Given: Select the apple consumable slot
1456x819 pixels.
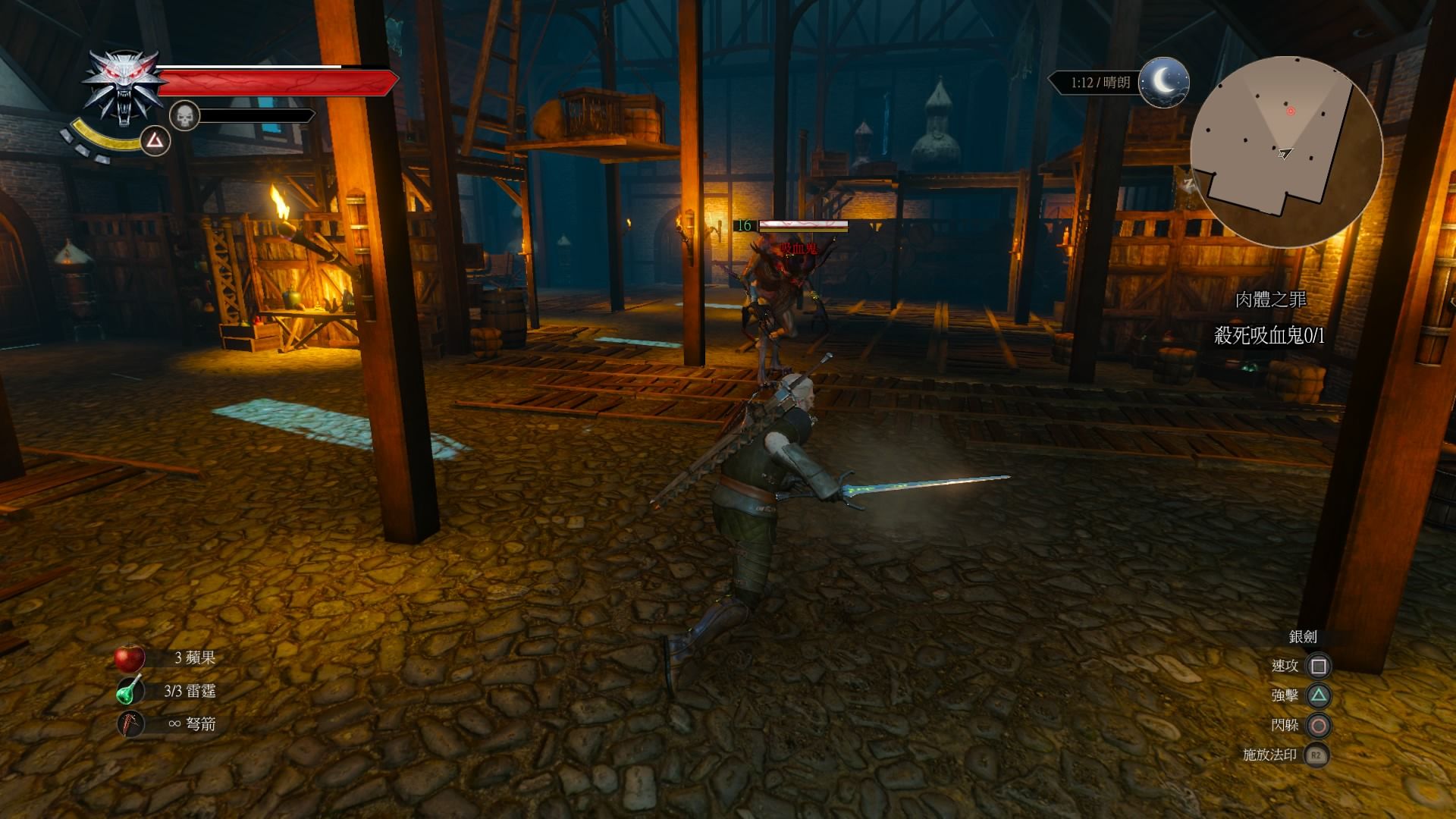Looking at the screenshot, I should (x=130, y=657).
